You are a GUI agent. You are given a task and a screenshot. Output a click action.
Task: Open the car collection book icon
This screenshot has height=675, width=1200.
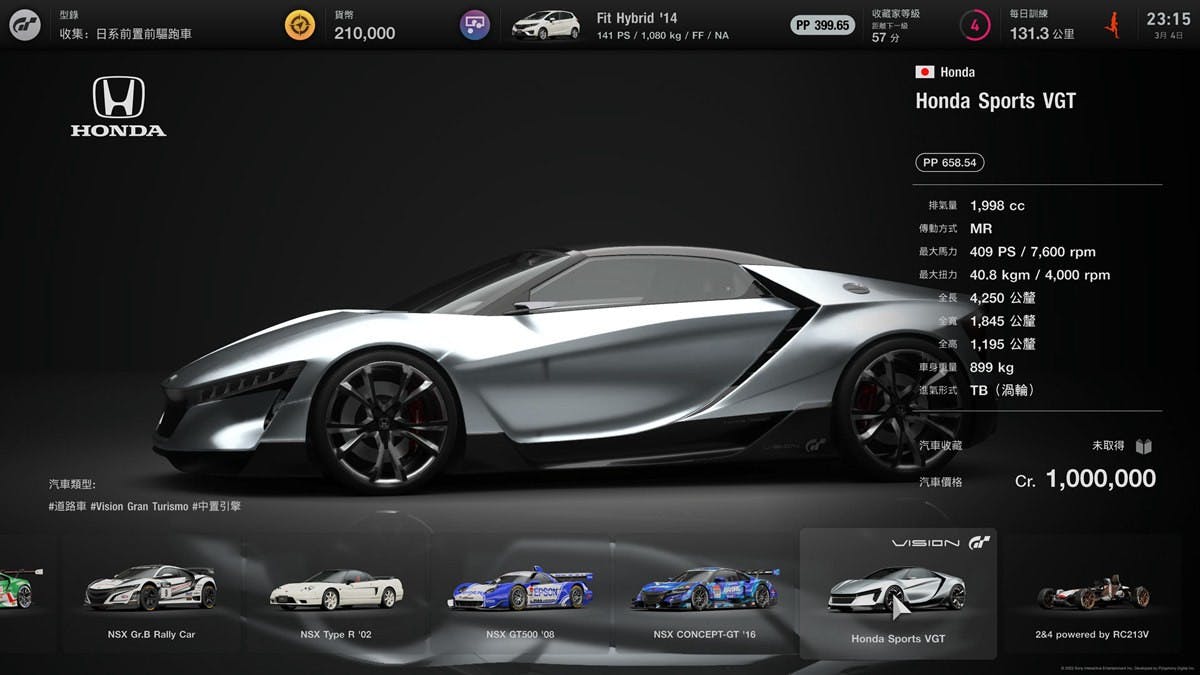(x=1144, y=446)
